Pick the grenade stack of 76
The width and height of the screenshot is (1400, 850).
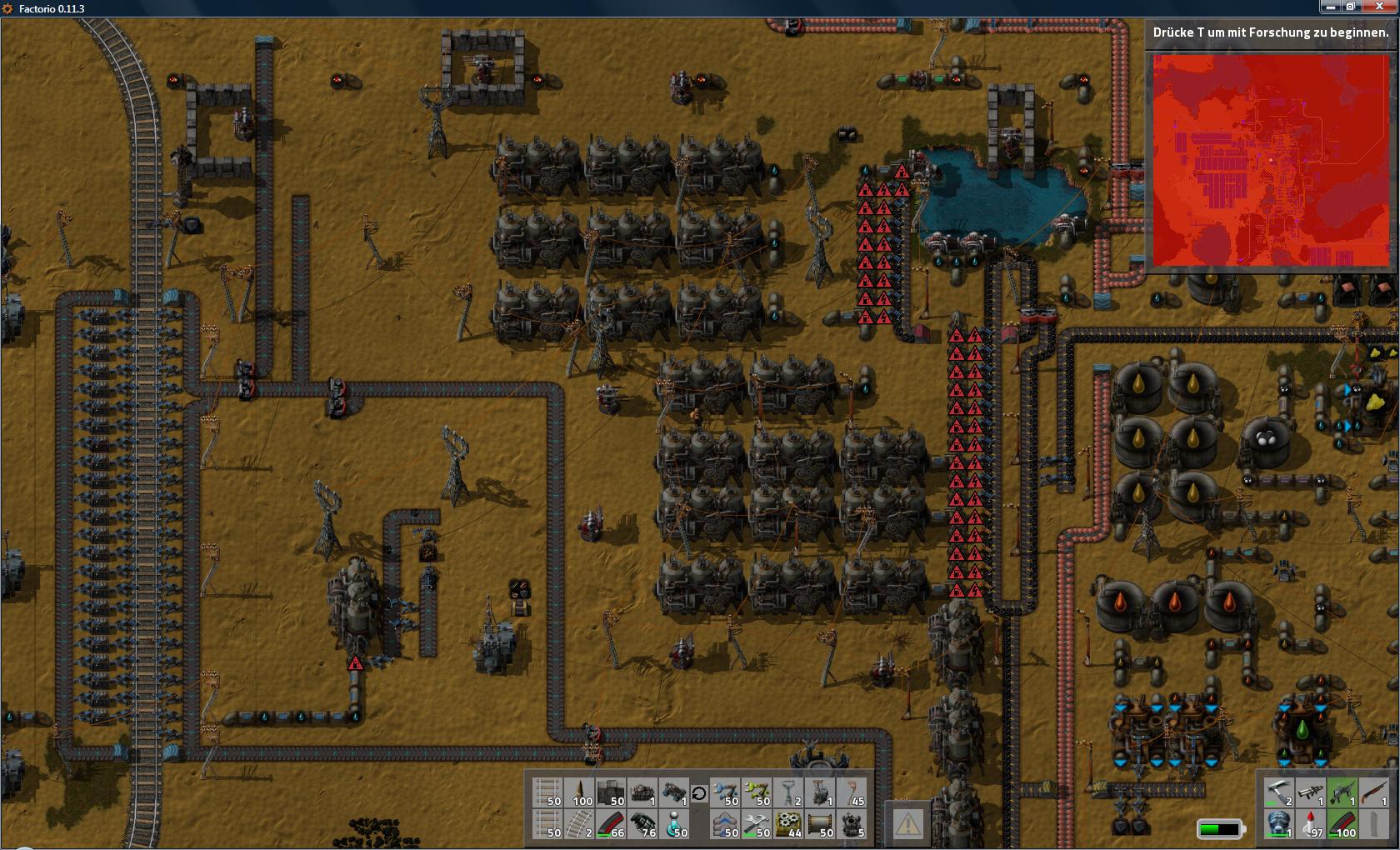(642, 824)
